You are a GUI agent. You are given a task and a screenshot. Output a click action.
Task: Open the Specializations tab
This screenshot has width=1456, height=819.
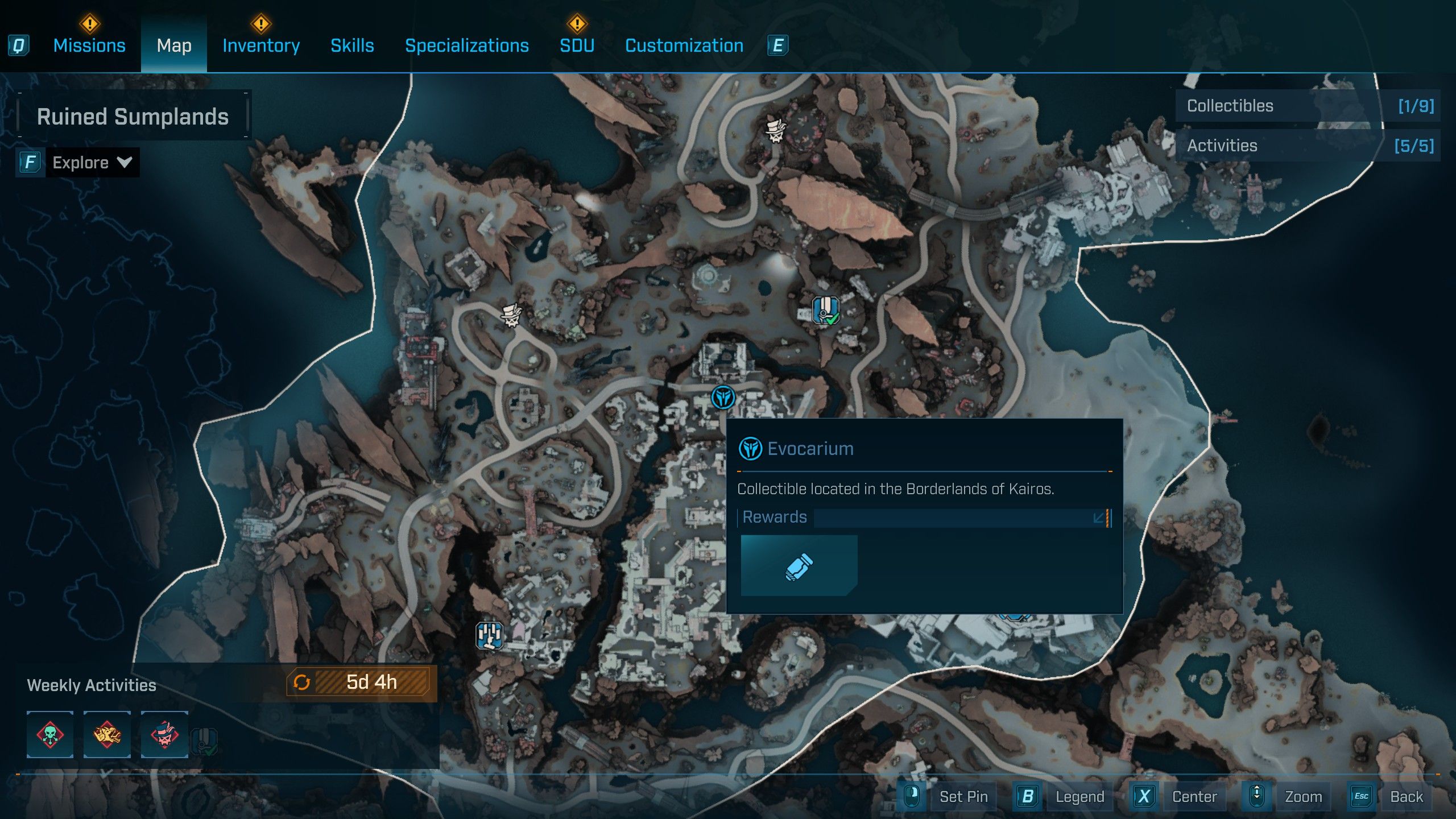pyautogui.click(x=466, y=45)
